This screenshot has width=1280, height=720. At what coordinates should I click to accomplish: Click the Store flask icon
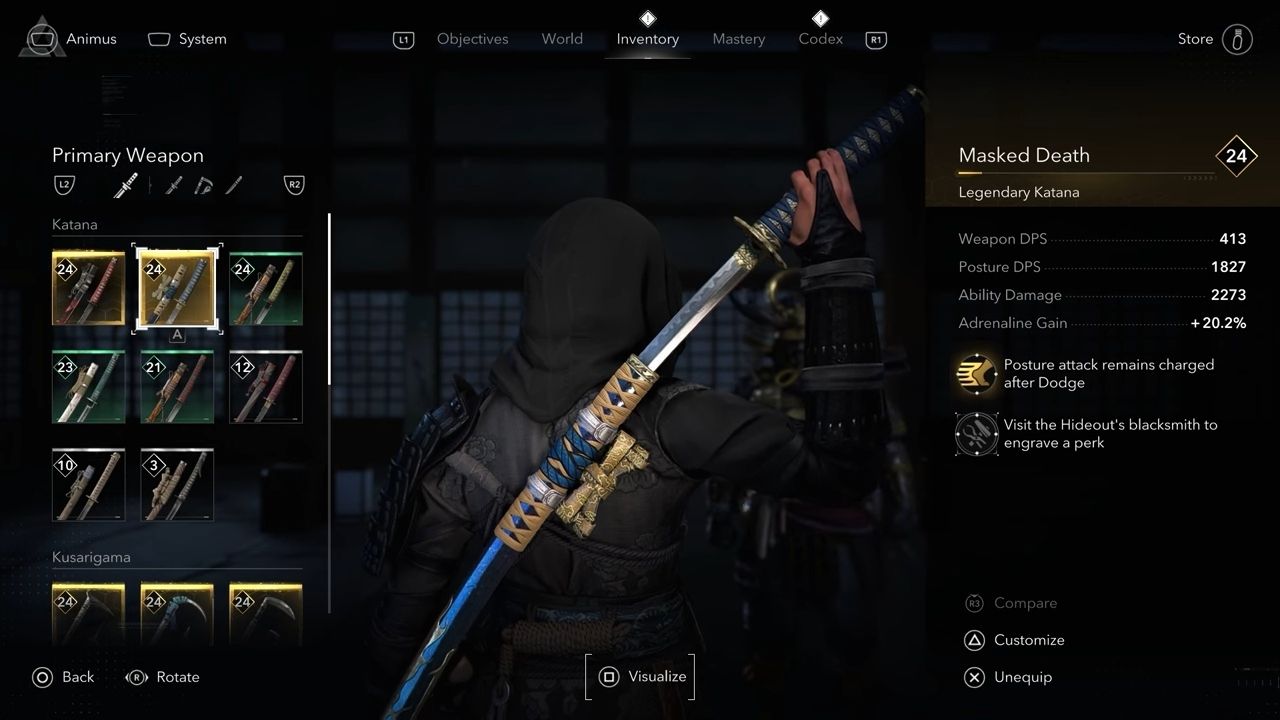[x=1237, y=38]
